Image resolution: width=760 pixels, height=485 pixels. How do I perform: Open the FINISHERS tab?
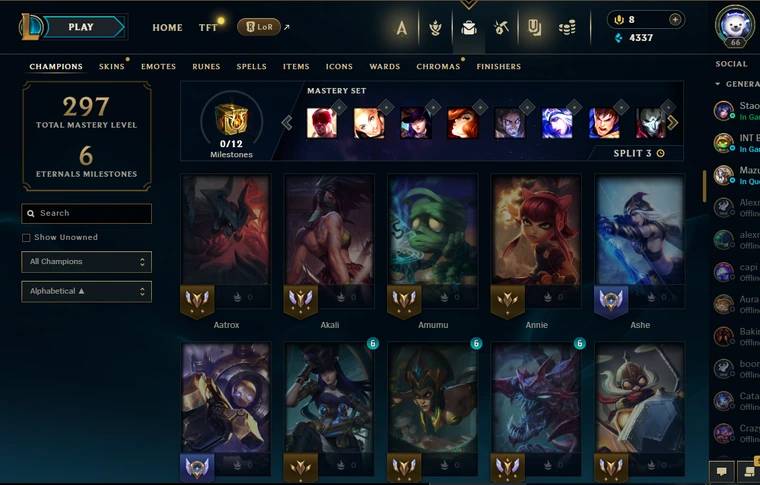point(498,67)
